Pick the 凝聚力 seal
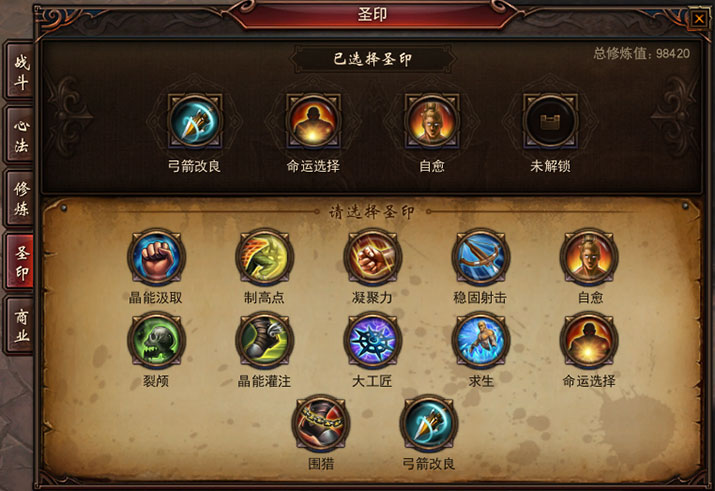The image size is (715, 491). coord(372,257)
